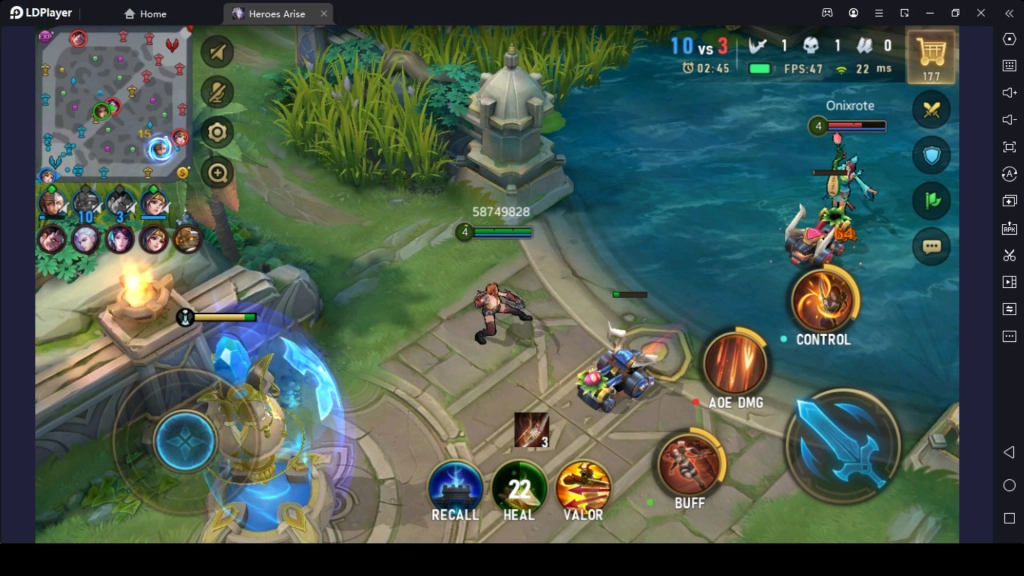
Task: Click the battlefield minimap
Action: click(x=114, y=103)
